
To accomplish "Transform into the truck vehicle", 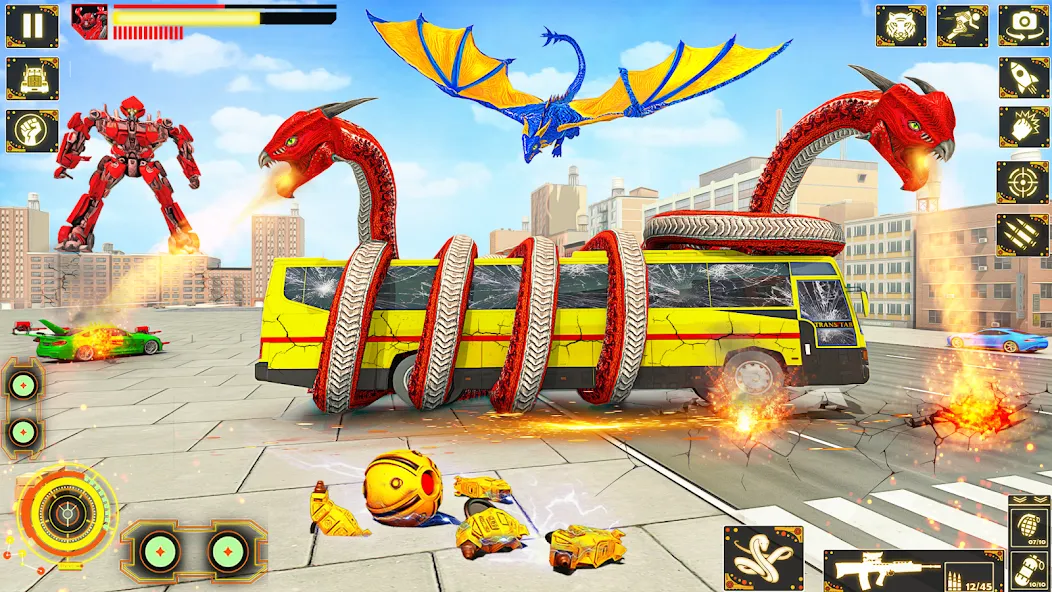I will [32, 78].
